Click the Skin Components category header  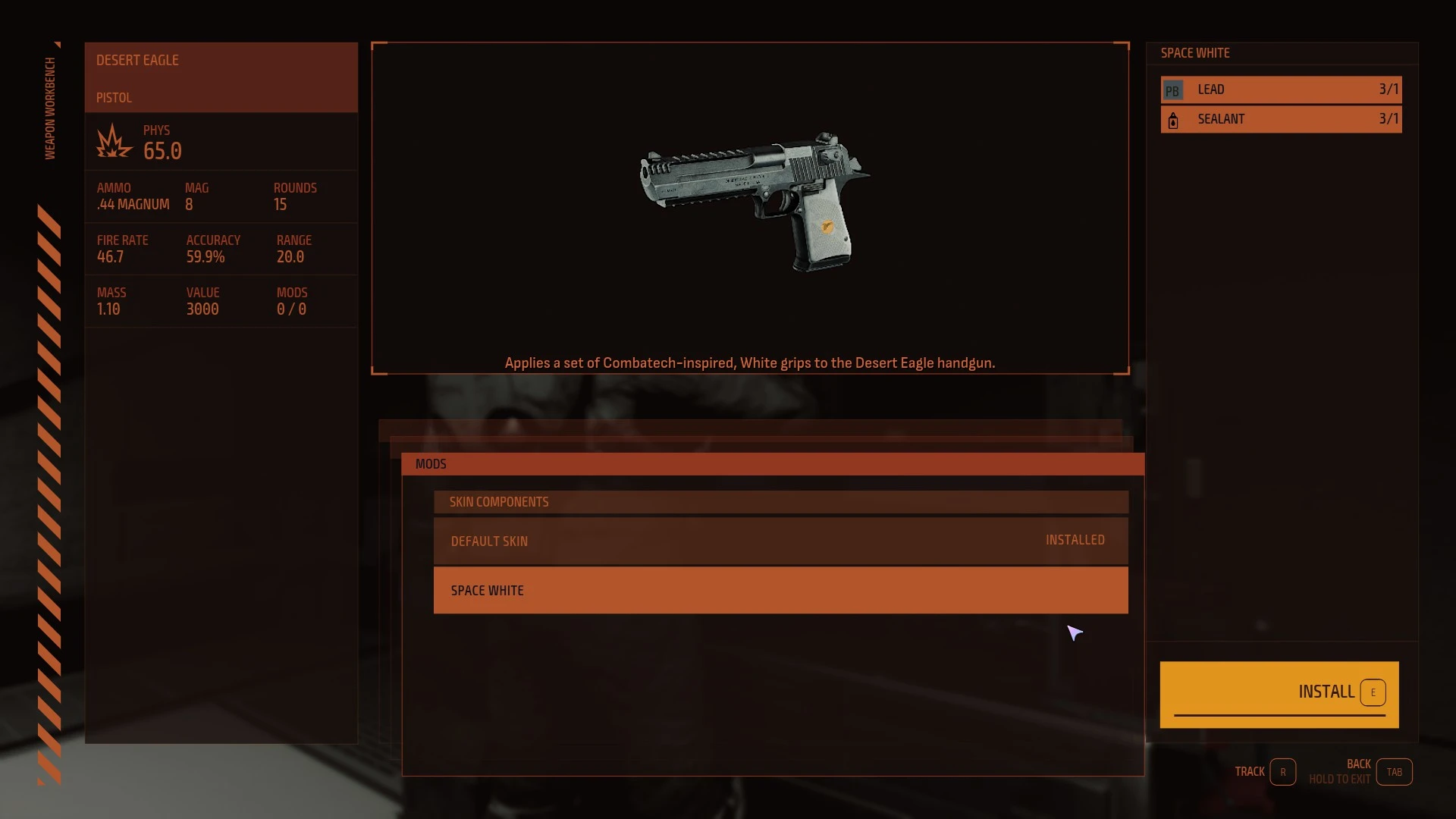[x=780, y=502]
